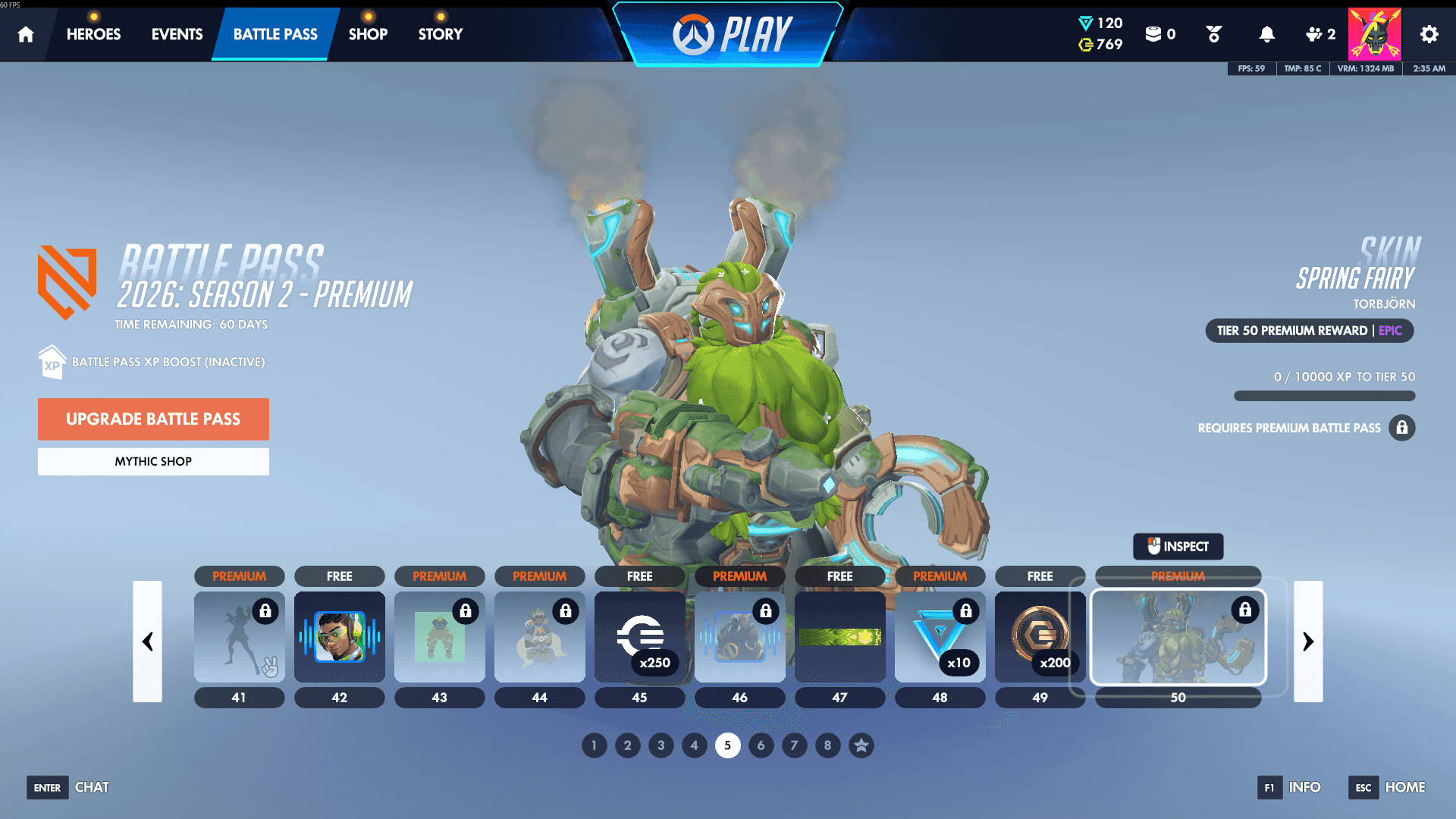
Task: Click the UPGRADE BATTLE PASS button
Action: (153, 419)
